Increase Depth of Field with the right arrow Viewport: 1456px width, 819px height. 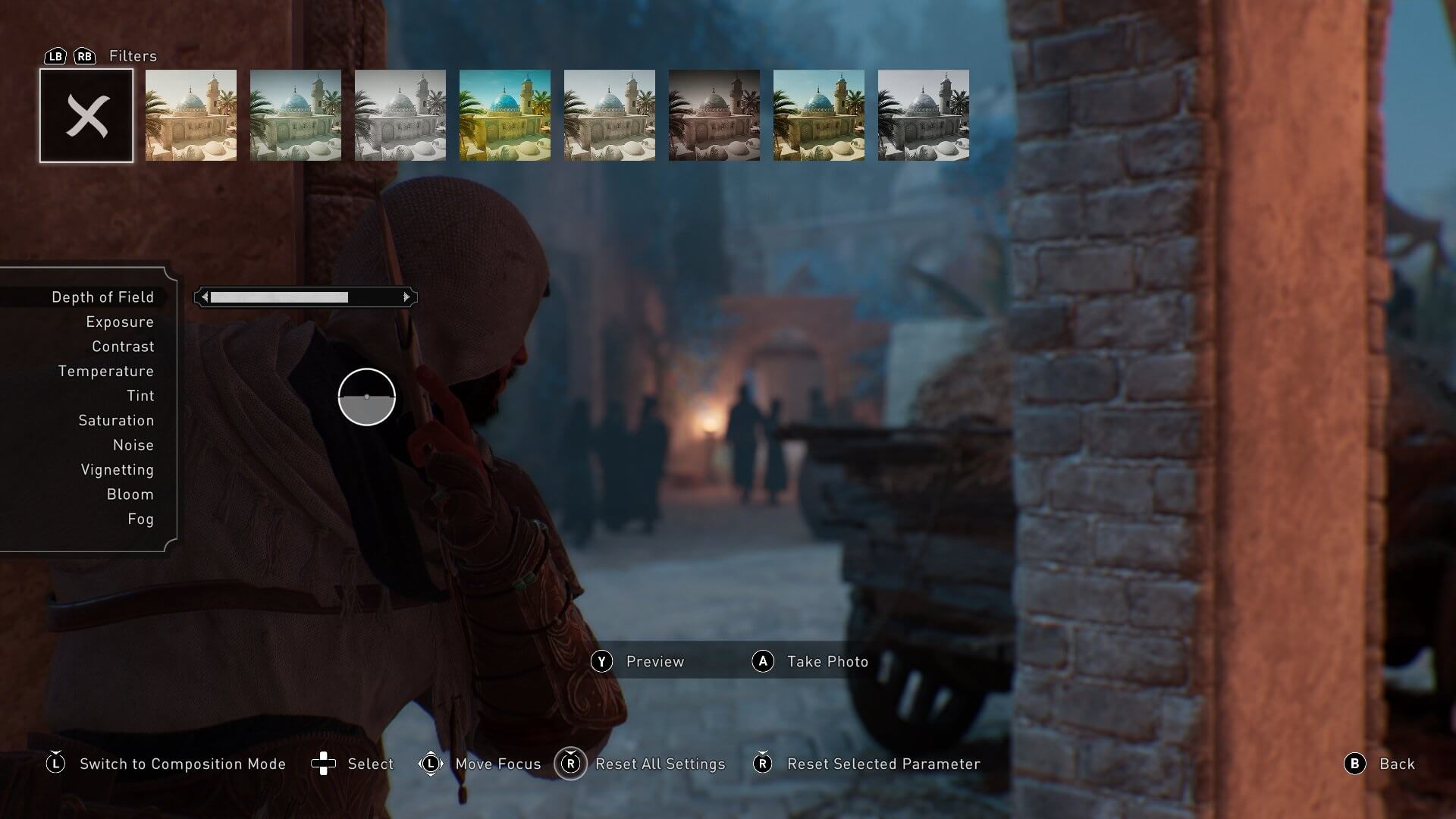(x=406, y=297)
